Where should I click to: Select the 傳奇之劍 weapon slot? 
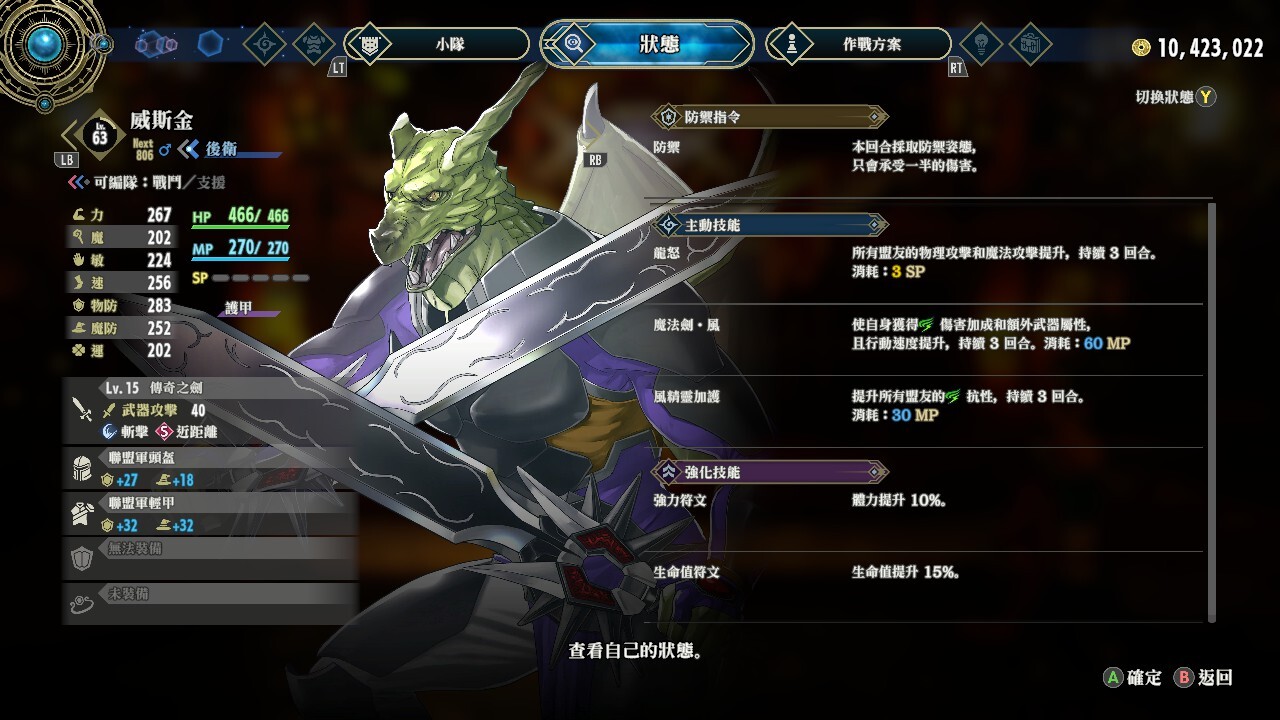(x=210, y=410)
